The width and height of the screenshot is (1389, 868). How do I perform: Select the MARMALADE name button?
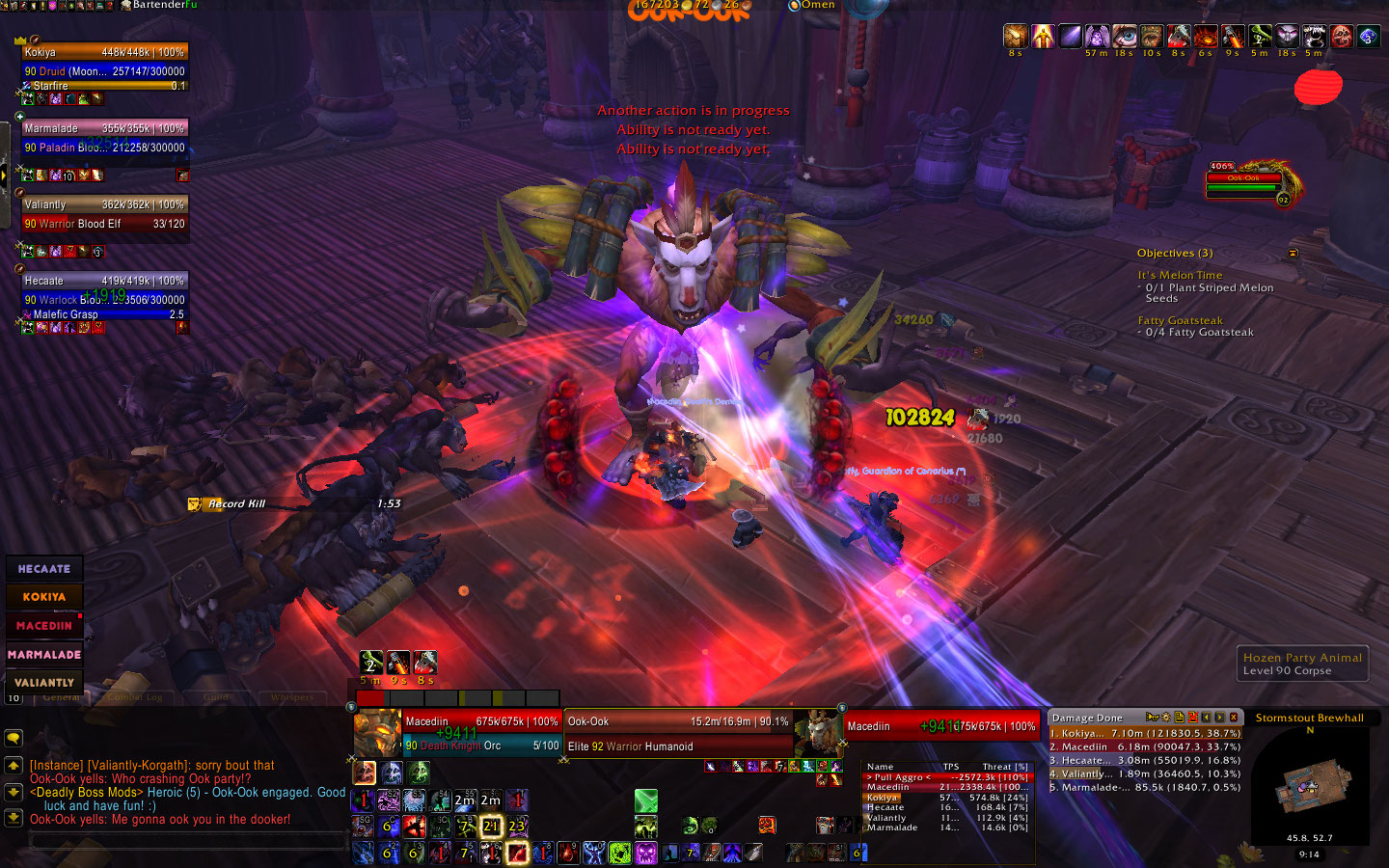point(44,654)
